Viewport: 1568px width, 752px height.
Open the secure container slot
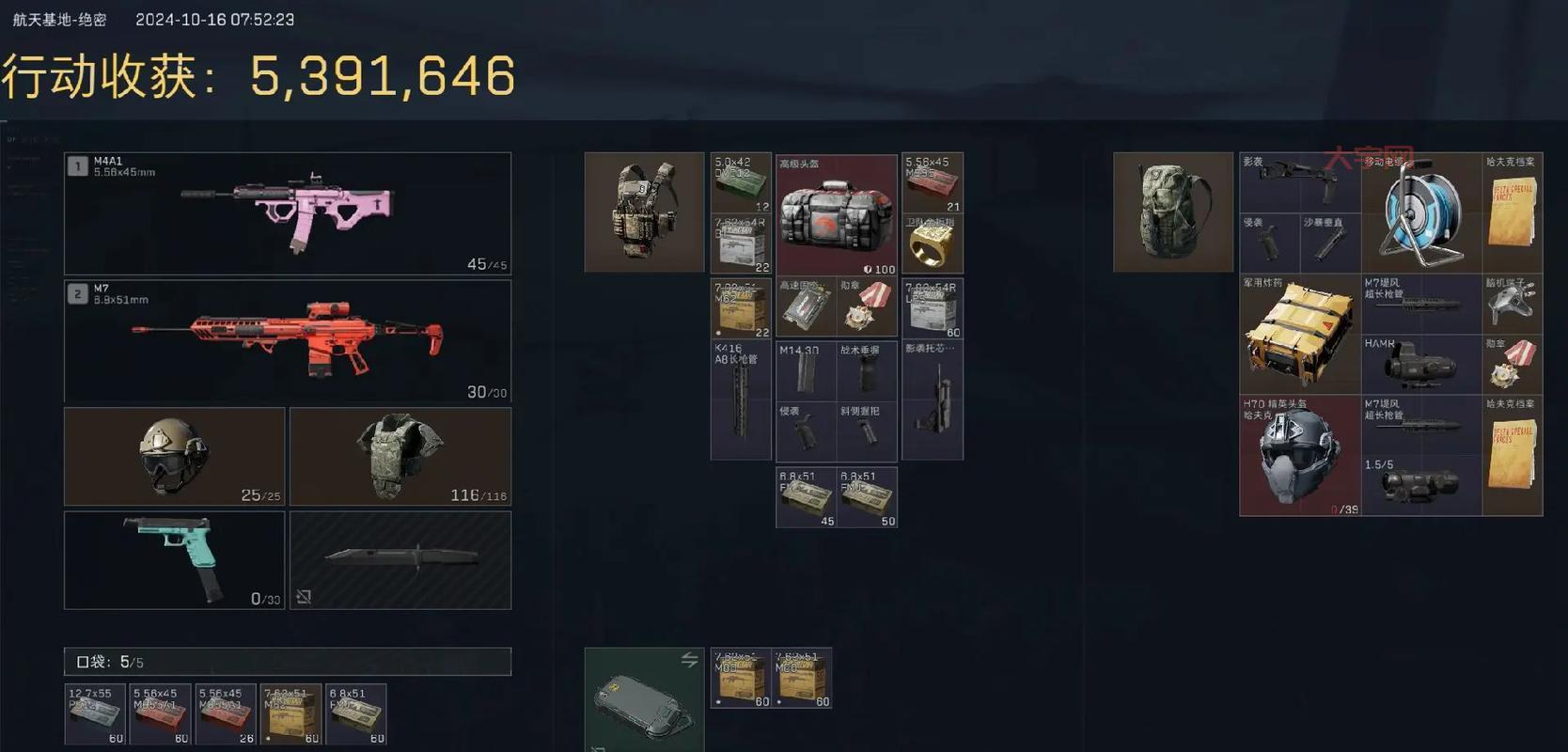pyautogui.click(x=644, y=700)
